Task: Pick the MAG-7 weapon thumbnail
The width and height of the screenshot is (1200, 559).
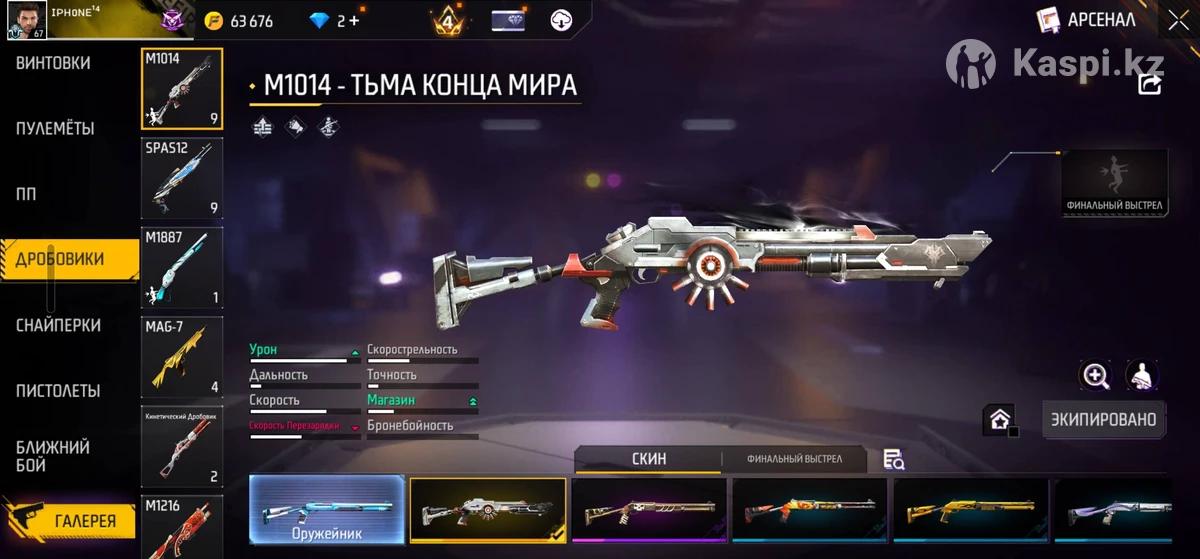Action: (182, 357)
